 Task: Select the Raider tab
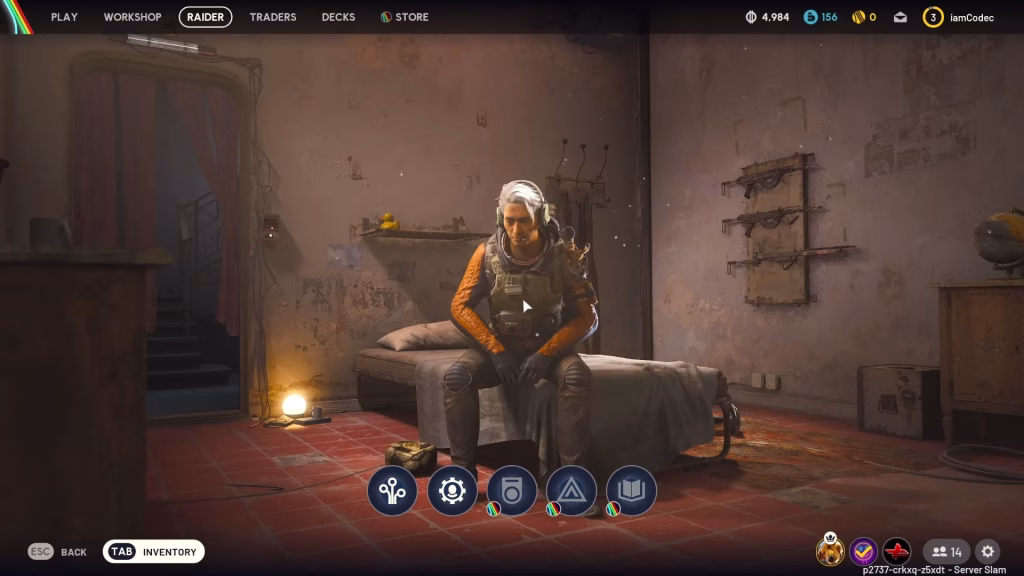click(206, 17)
